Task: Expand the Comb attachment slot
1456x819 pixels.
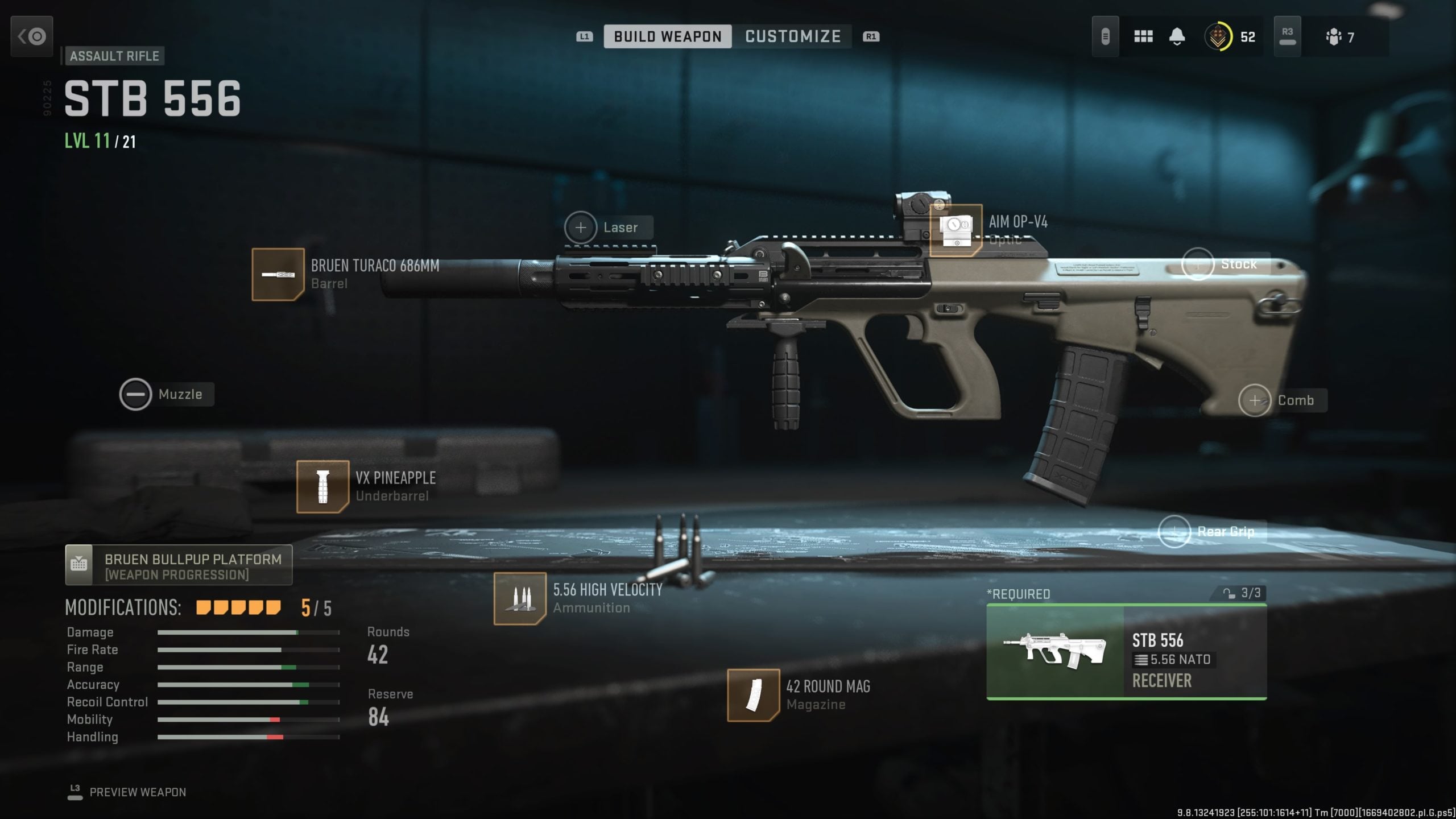Action: click(1256, 400)
